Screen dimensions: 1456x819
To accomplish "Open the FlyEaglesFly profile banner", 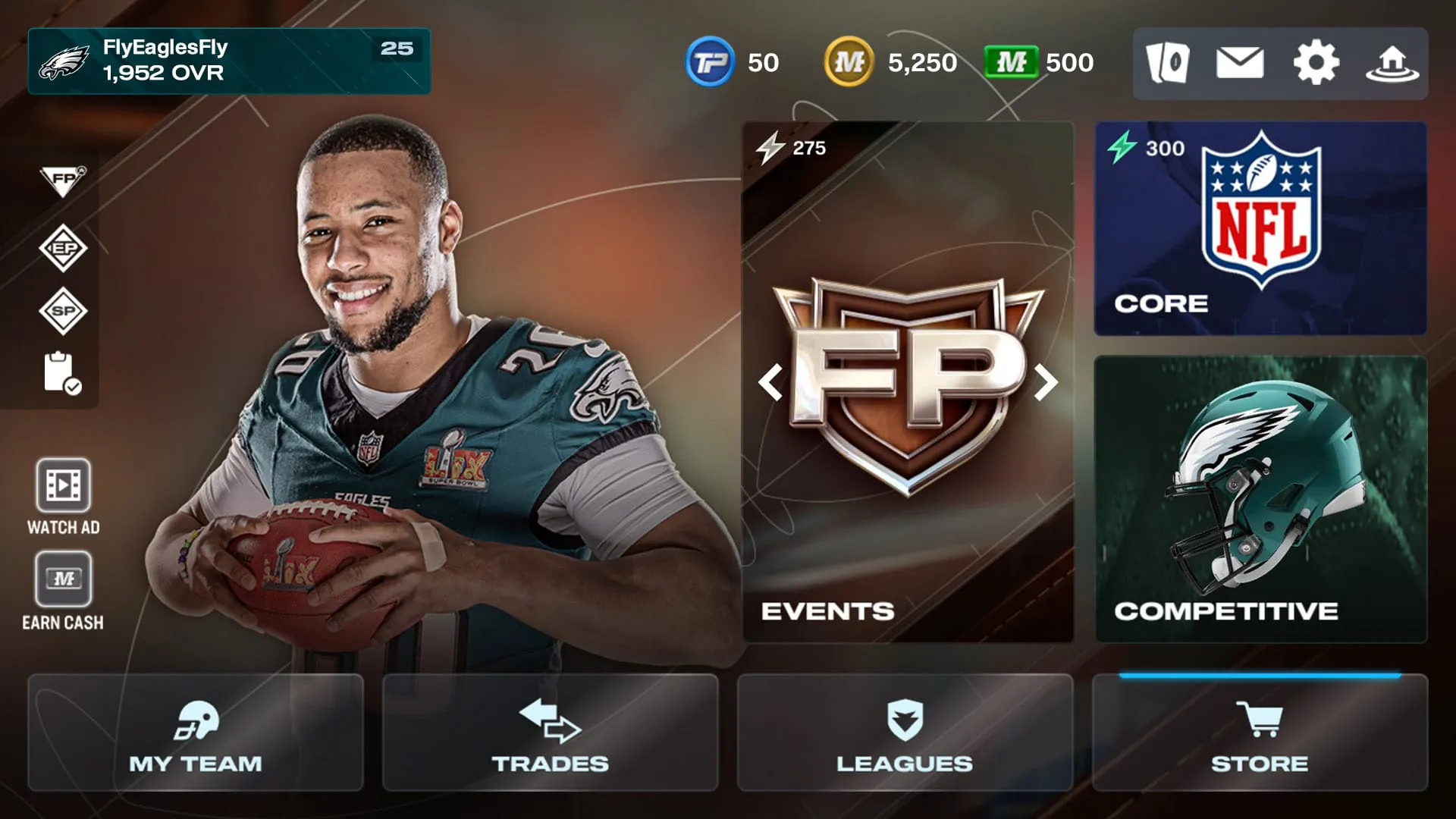I will 227,61.
